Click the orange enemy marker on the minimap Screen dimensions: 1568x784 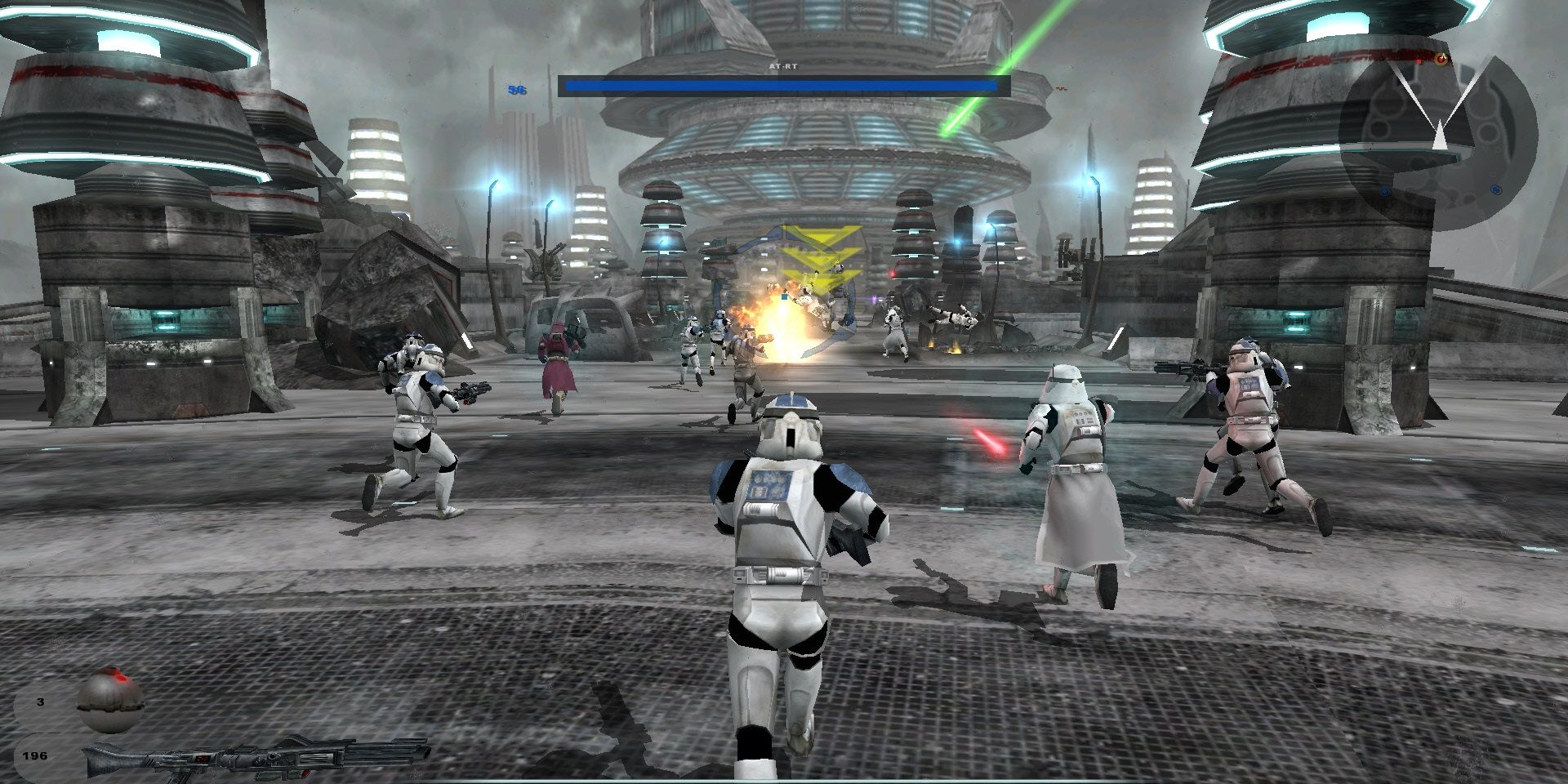click(1441, 58)
